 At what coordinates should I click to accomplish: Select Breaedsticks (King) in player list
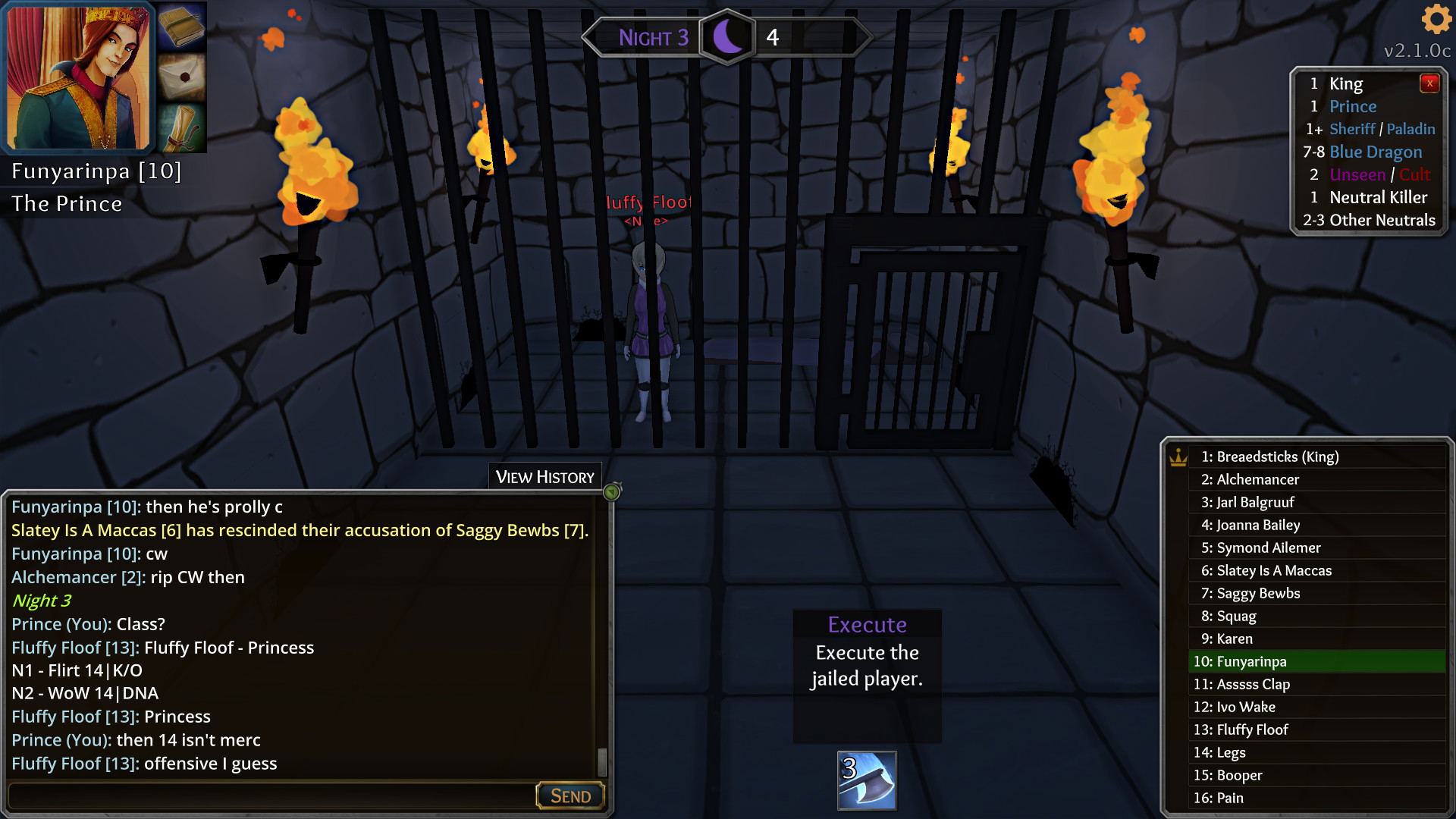point(1270,457)
